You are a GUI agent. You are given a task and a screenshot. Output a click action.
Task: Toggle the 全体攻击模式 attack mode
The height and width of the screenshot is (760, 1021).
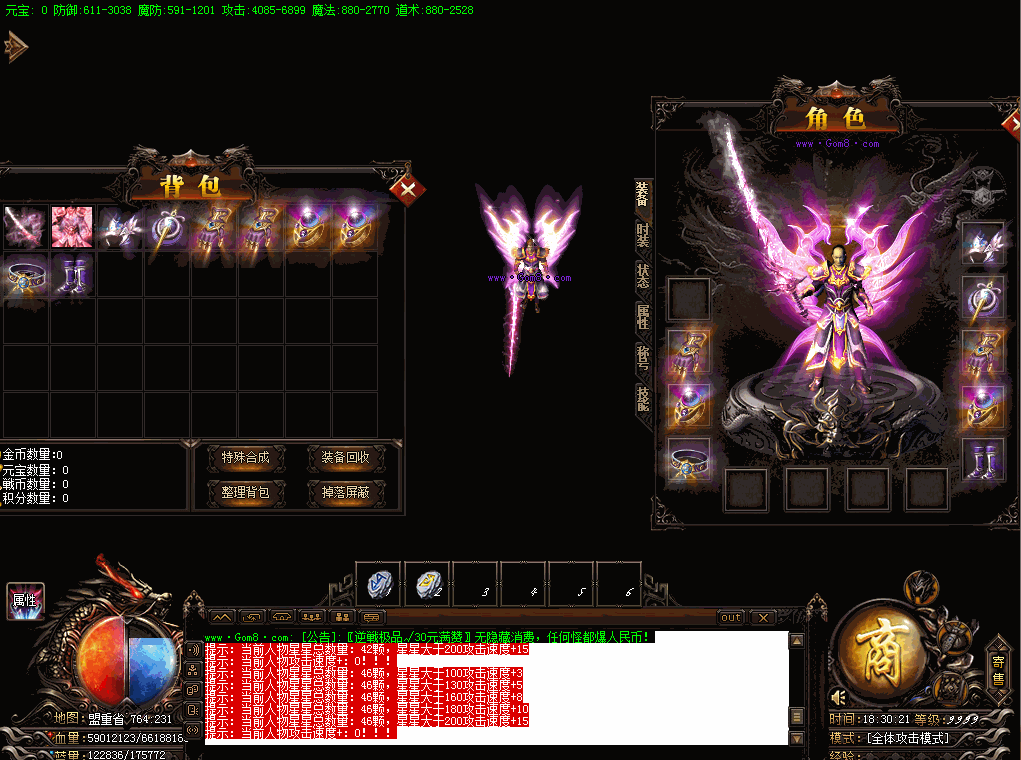click(x=907, y=739)
